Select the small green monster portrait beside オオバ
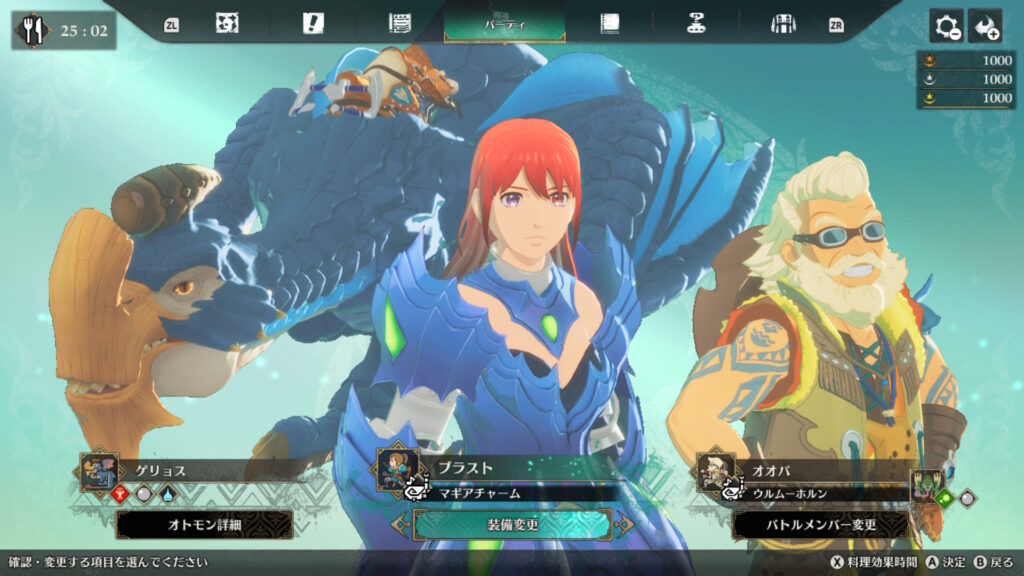The height and width of the screenshot is (576, 1024). (x=927, y=483)
